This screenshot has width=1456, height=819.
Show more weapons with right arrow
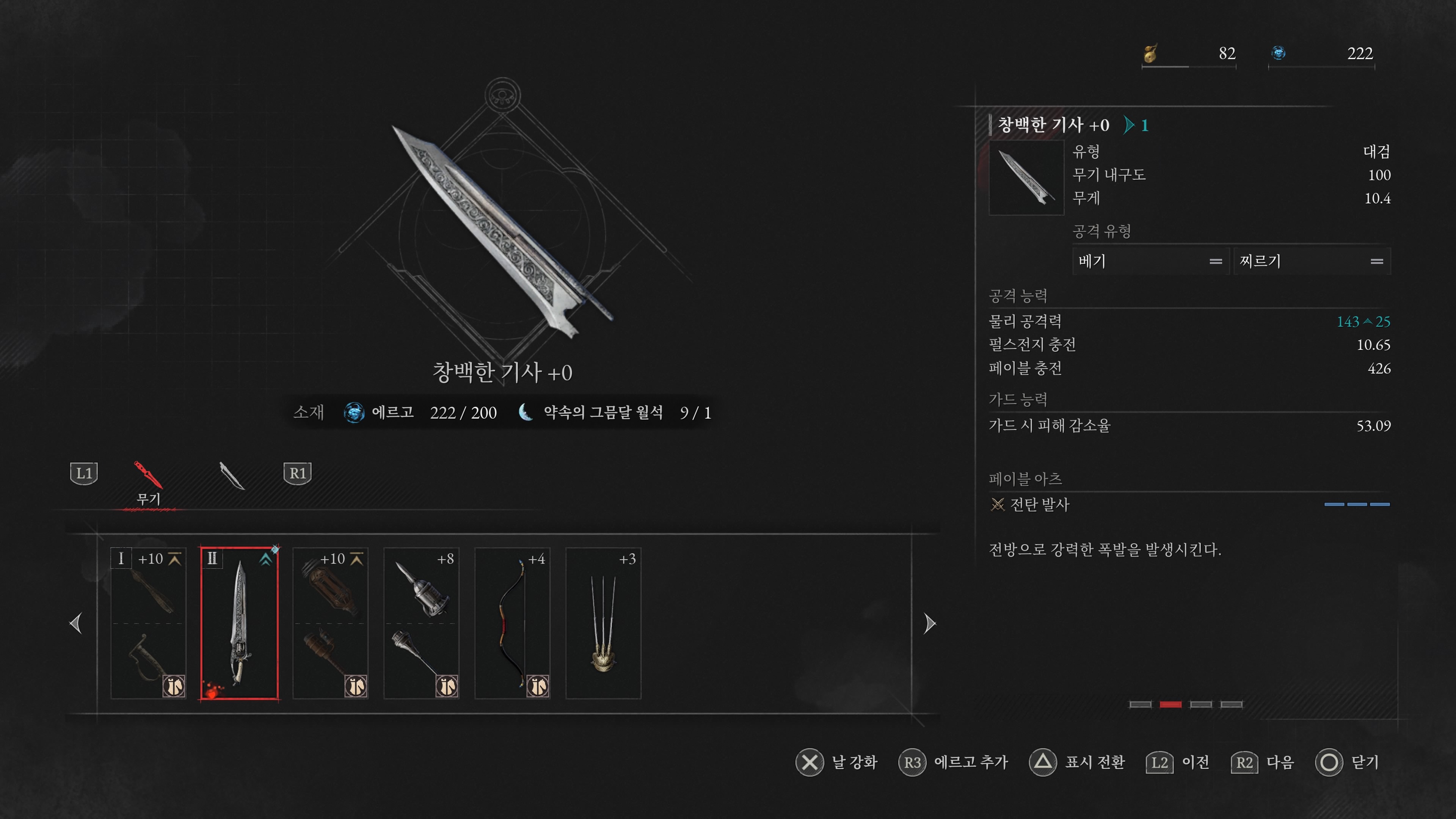coord(929,623)
